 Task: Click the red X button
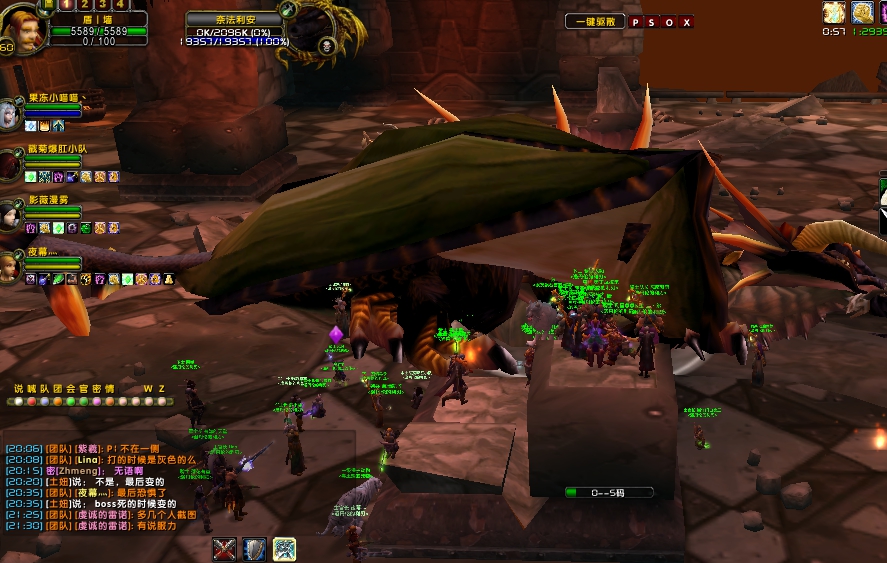(x=687, y=22)
